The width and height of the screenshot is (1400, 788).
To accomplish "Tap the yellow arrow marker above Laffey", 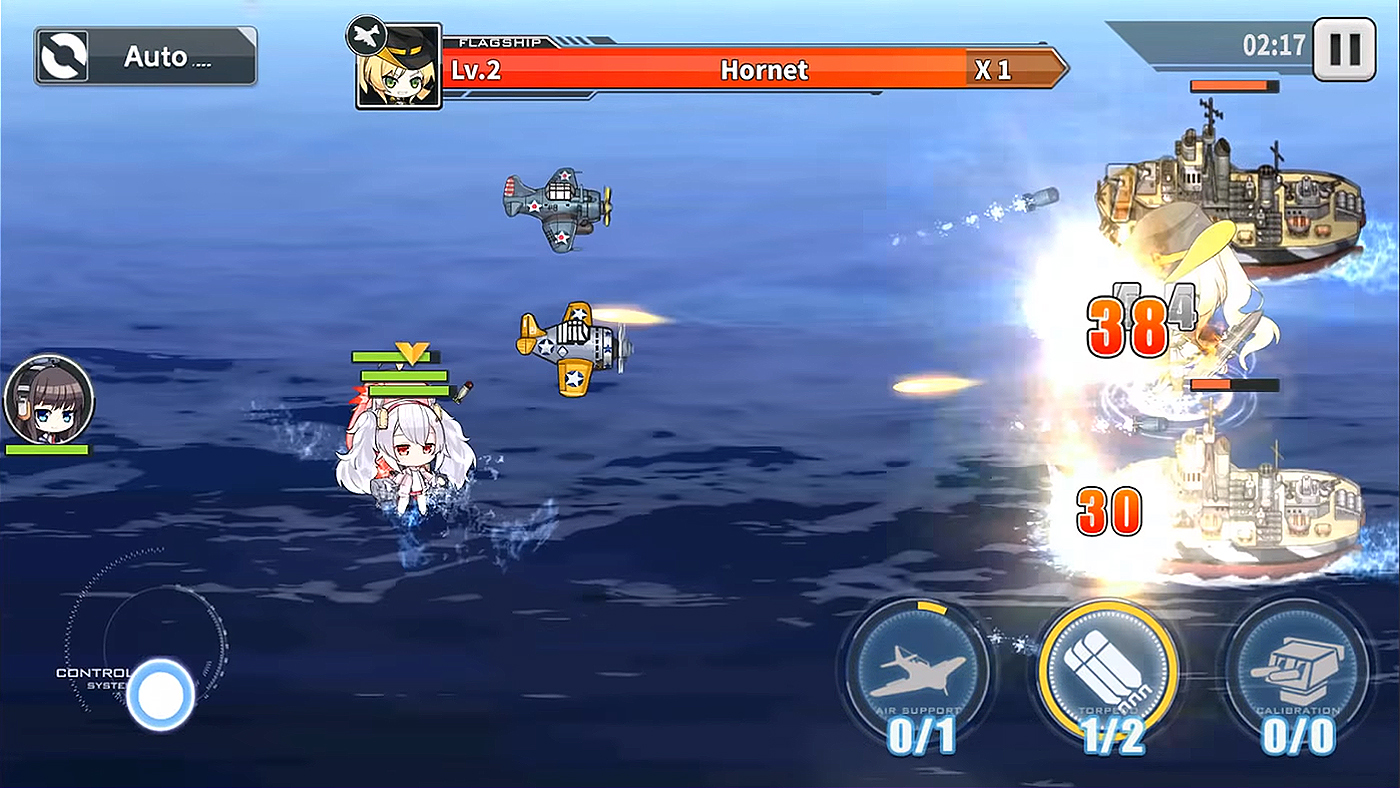I will point(410,353).
